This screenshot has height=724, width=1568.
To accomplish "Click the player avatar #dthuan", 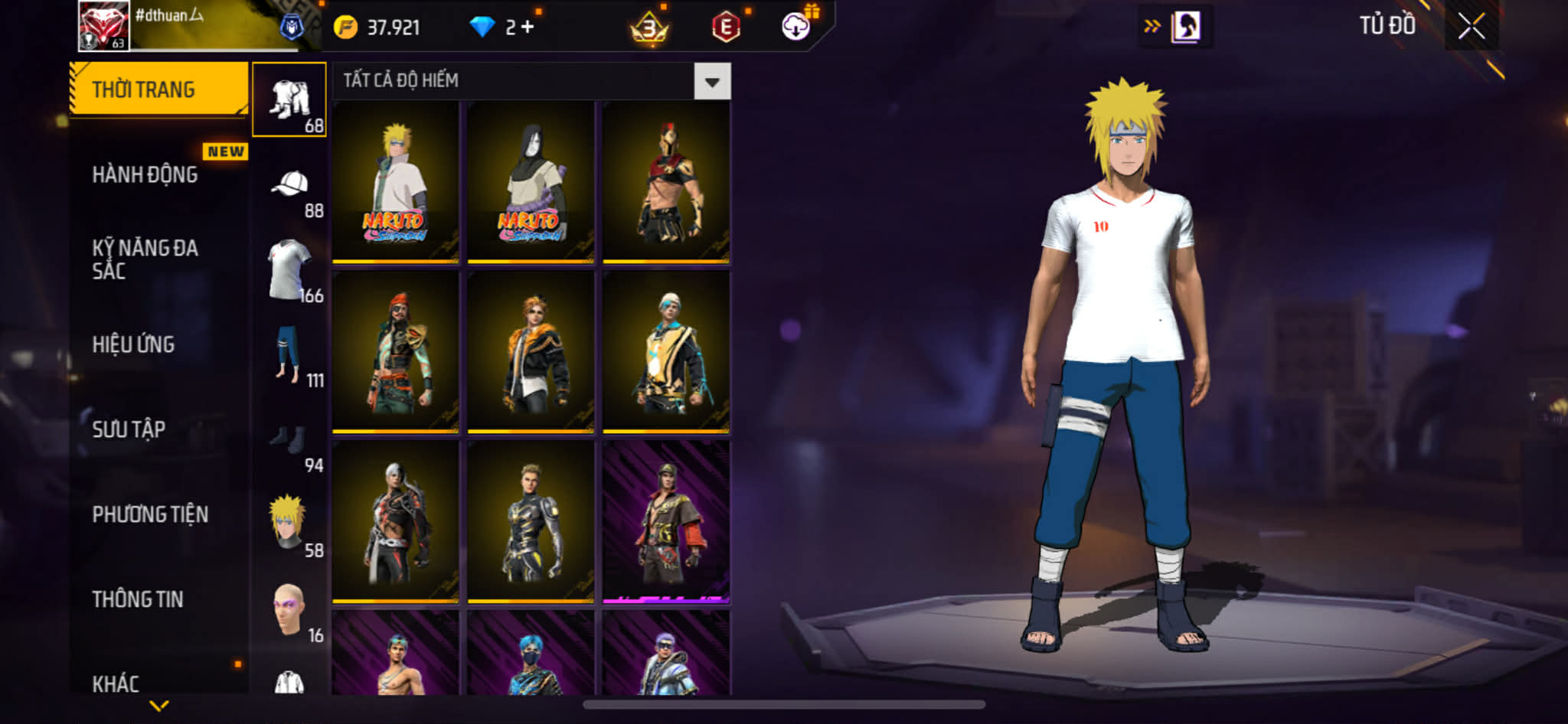I will (103, 25).
